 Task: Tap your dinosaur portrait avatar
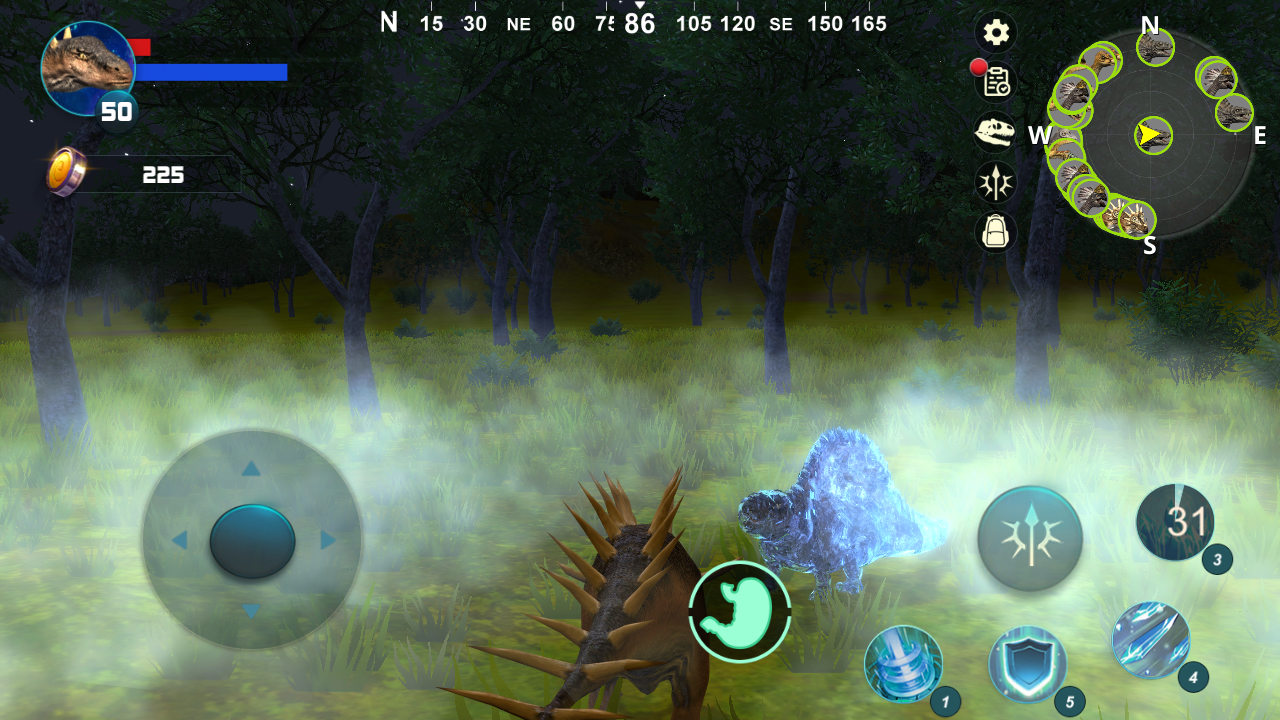click(x=88, y=66)
